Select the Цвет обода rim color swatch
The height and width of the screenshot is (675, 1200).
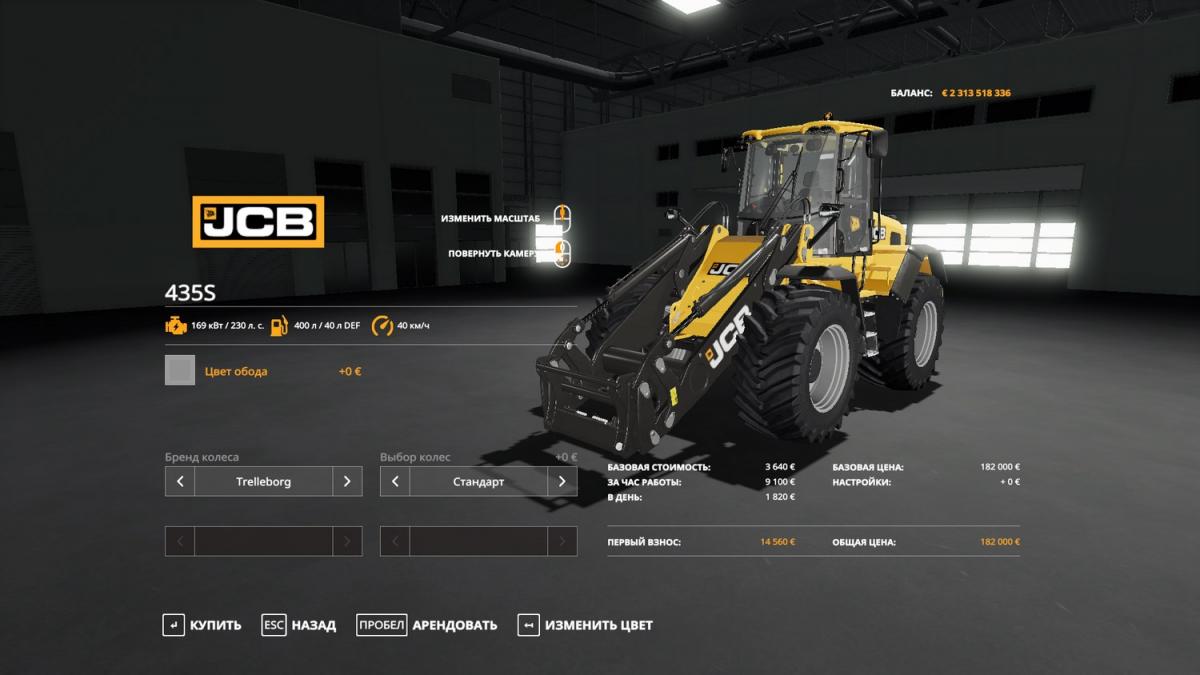tap(180, 371)
